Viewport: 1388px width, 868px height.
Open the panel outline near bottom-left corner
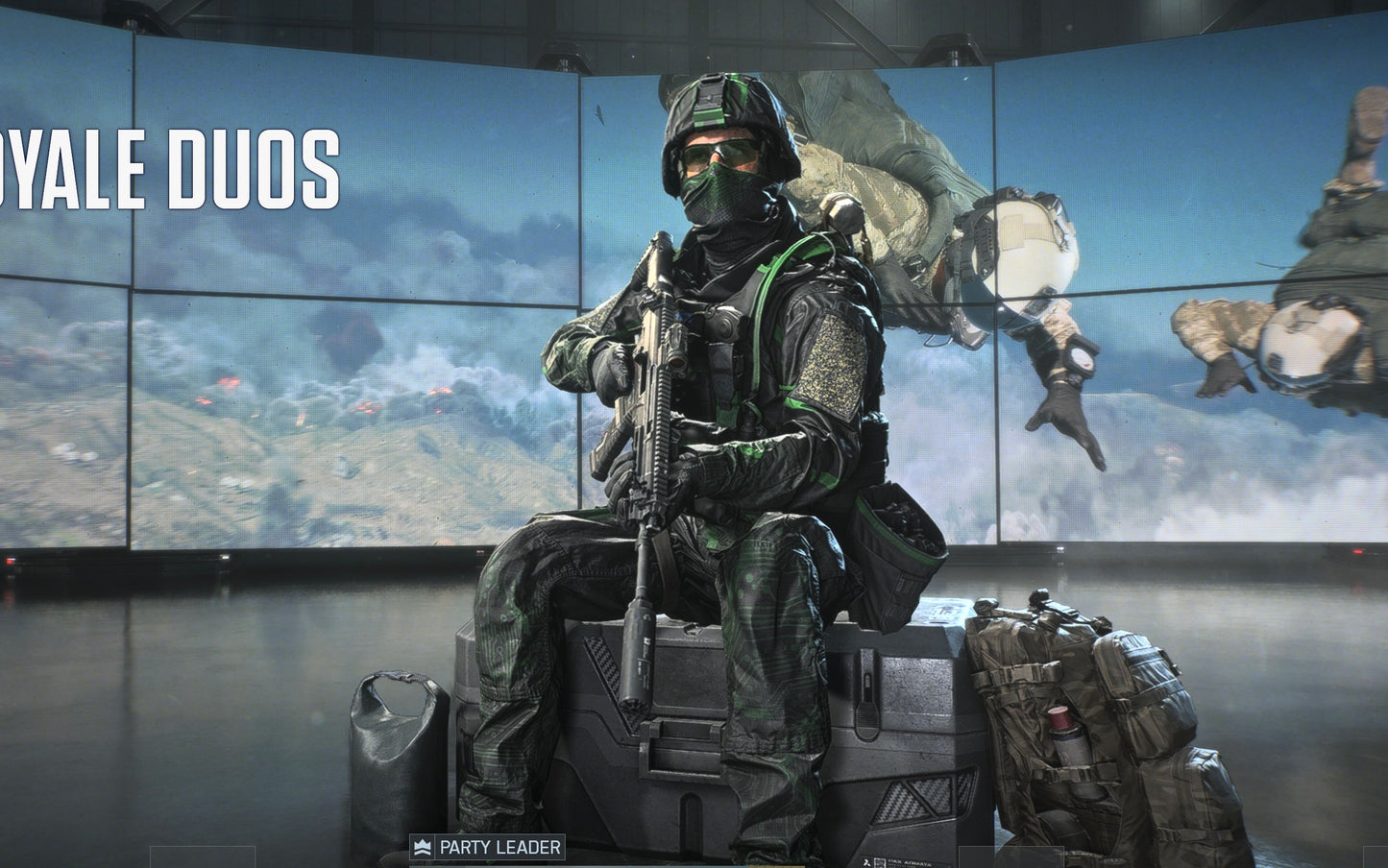click(202, 859)
